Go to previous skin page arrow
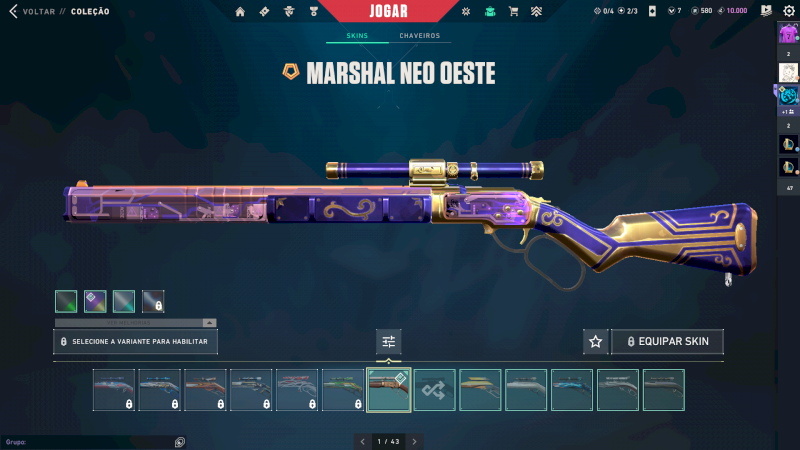This screenshot has width=800, height=450. (x=362, y=441)
